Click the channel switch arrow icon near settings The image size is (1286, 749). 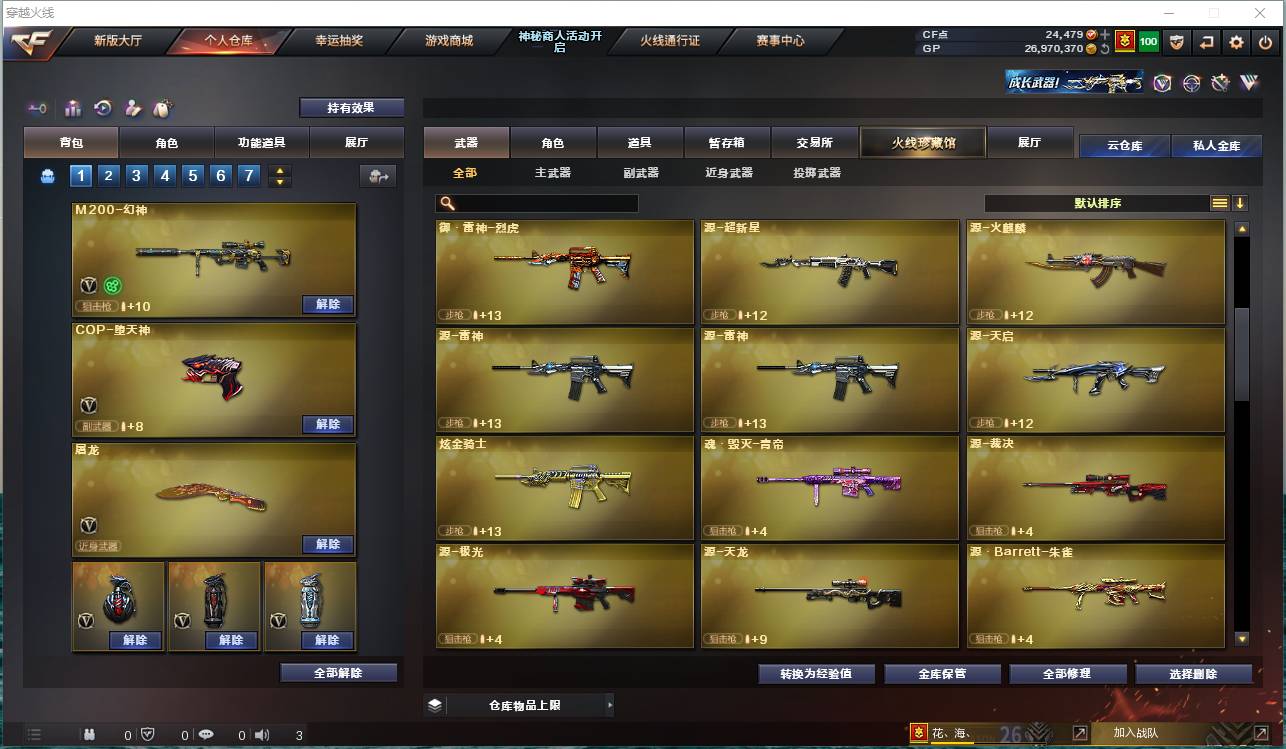coord(1207,42)
